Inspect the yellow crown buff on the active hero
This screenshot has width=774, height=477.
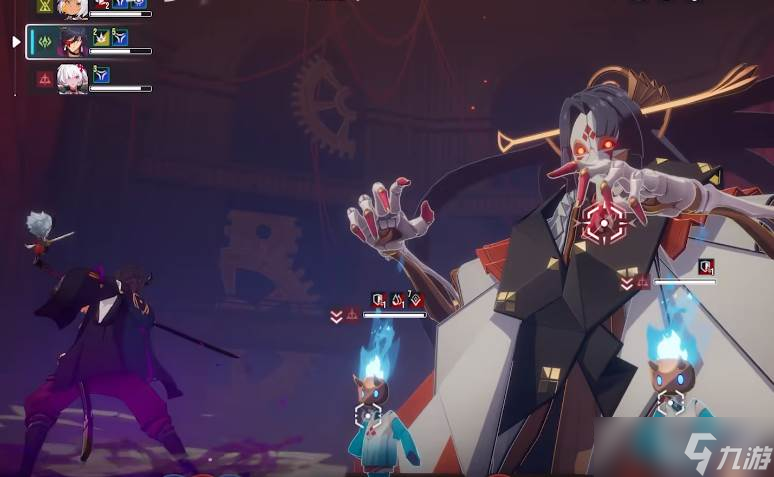tap(101, 37)
